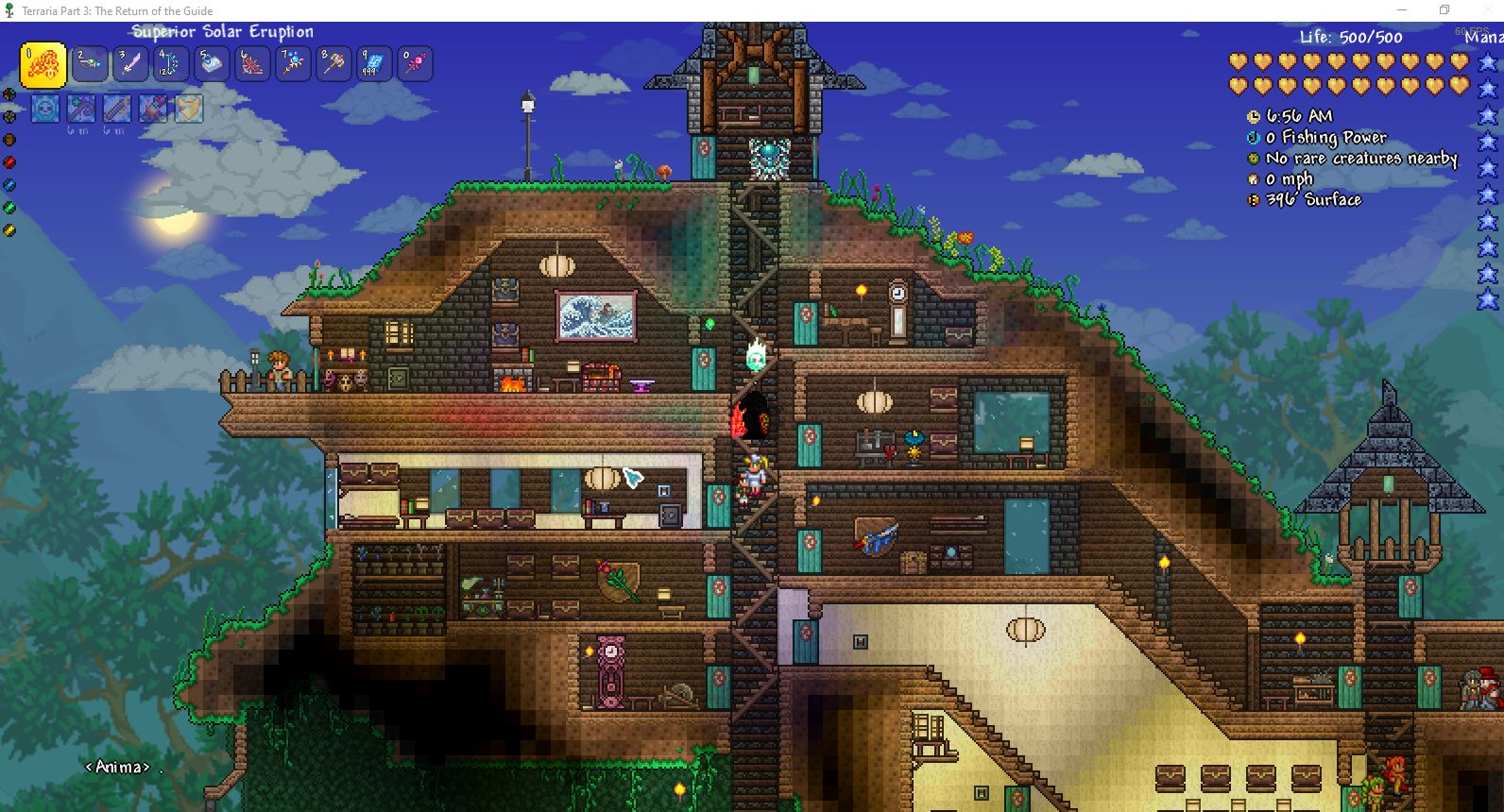This screenshot has height=812, width=1504.
Task: Select the 999 block stack in slot 9
Action: click(x=373, y=63)
